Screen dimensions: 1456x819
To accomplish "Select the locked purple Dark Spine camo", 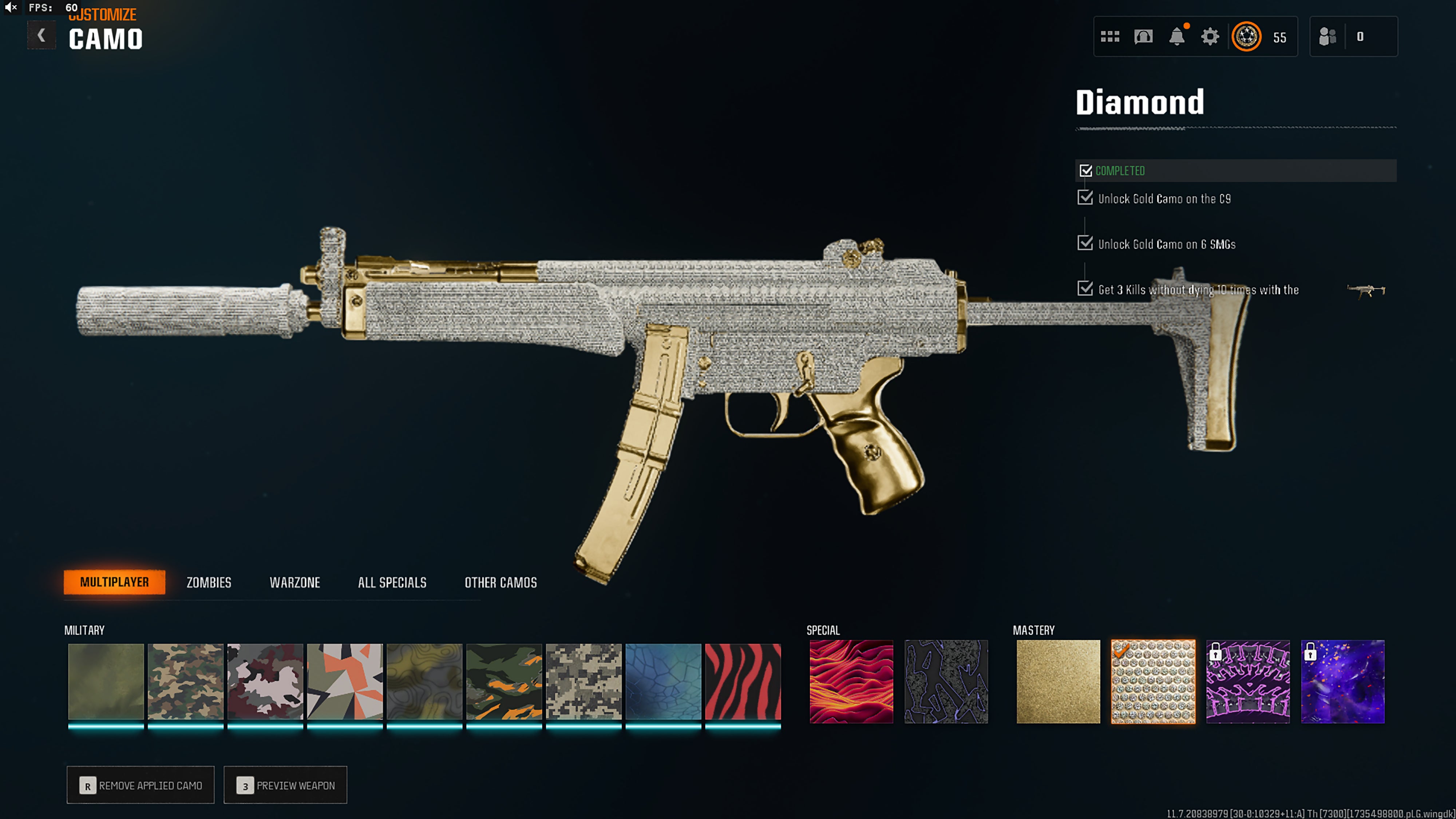I will pos(1248,682).
